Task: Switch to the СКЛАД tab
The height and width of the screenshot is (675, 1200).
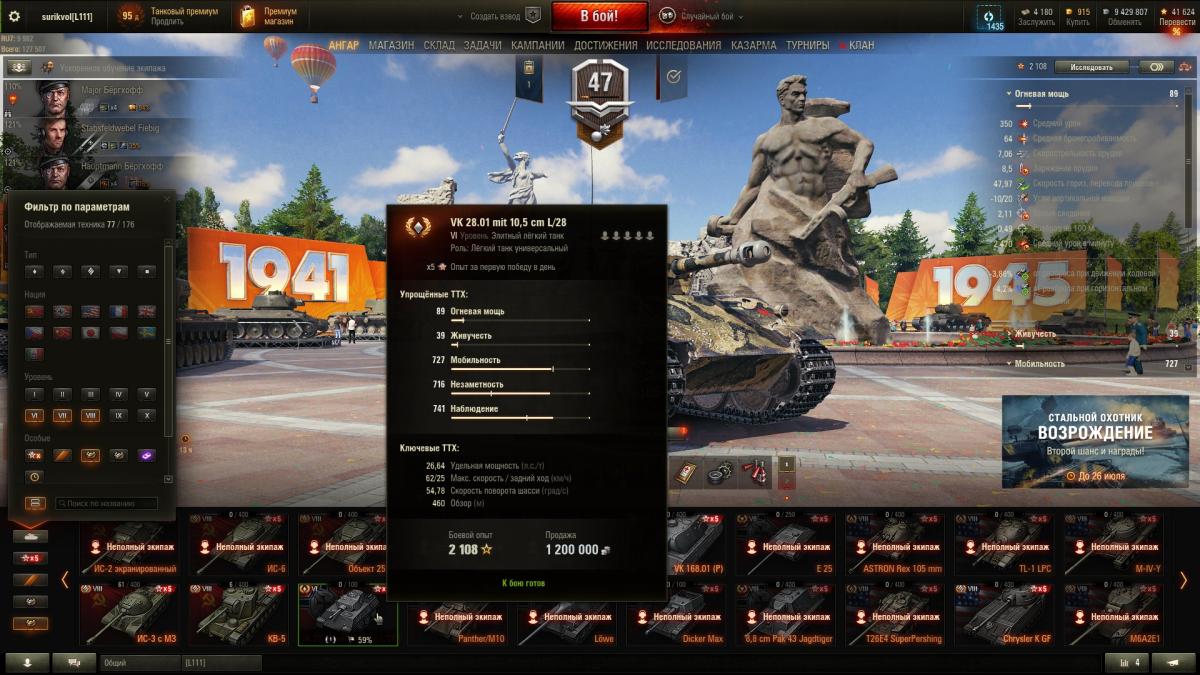Action: click(x=439, y=45)
